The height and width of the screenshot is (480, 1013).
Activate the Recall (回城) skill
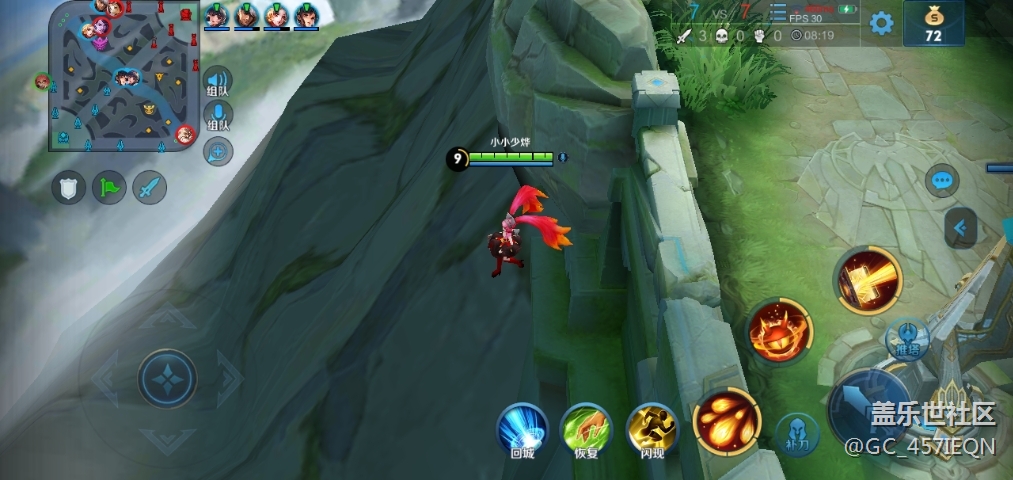pos(523,432)
